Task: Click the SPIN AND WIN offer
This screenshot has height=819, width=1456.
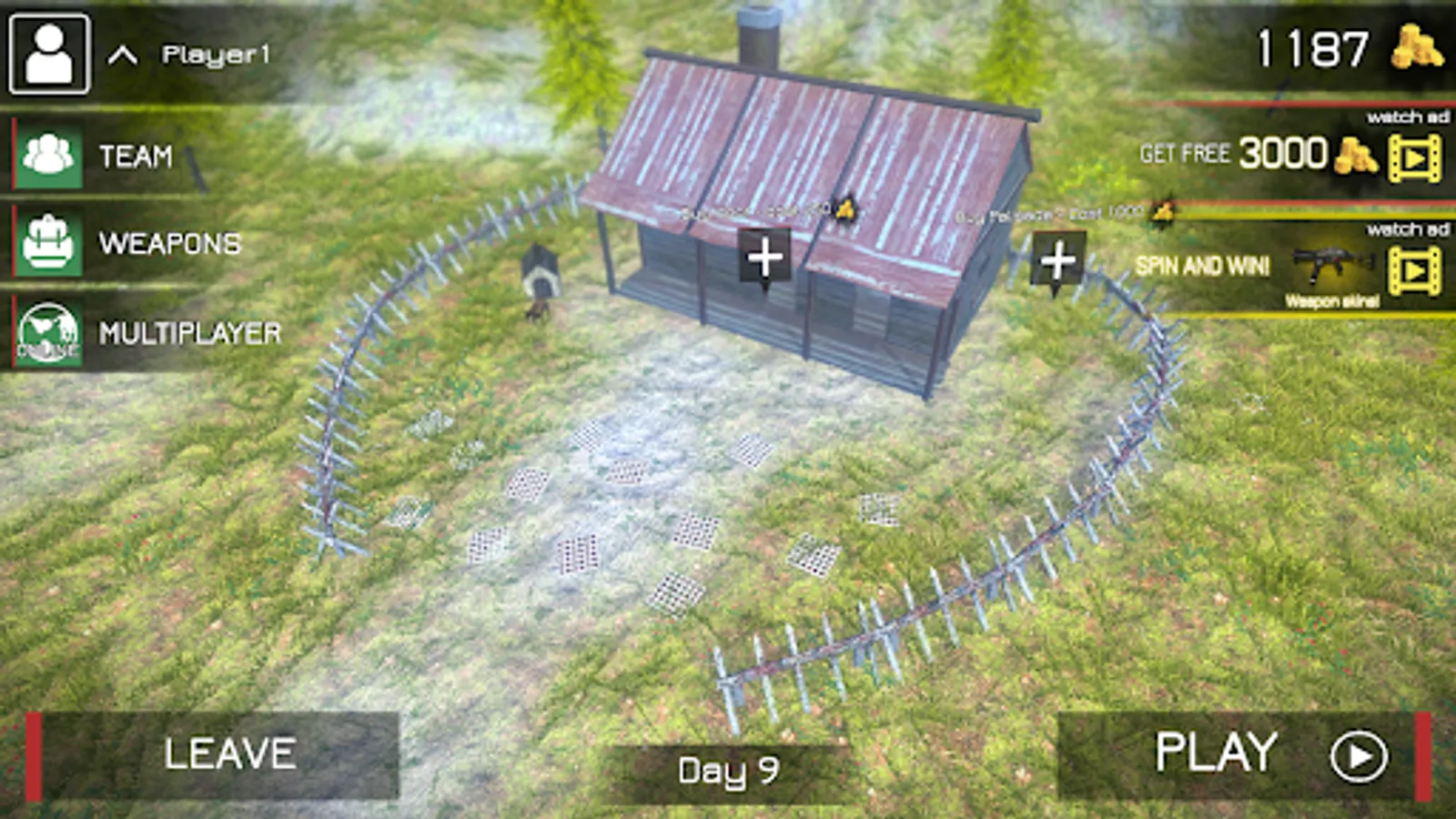Action: (1203, 265)
